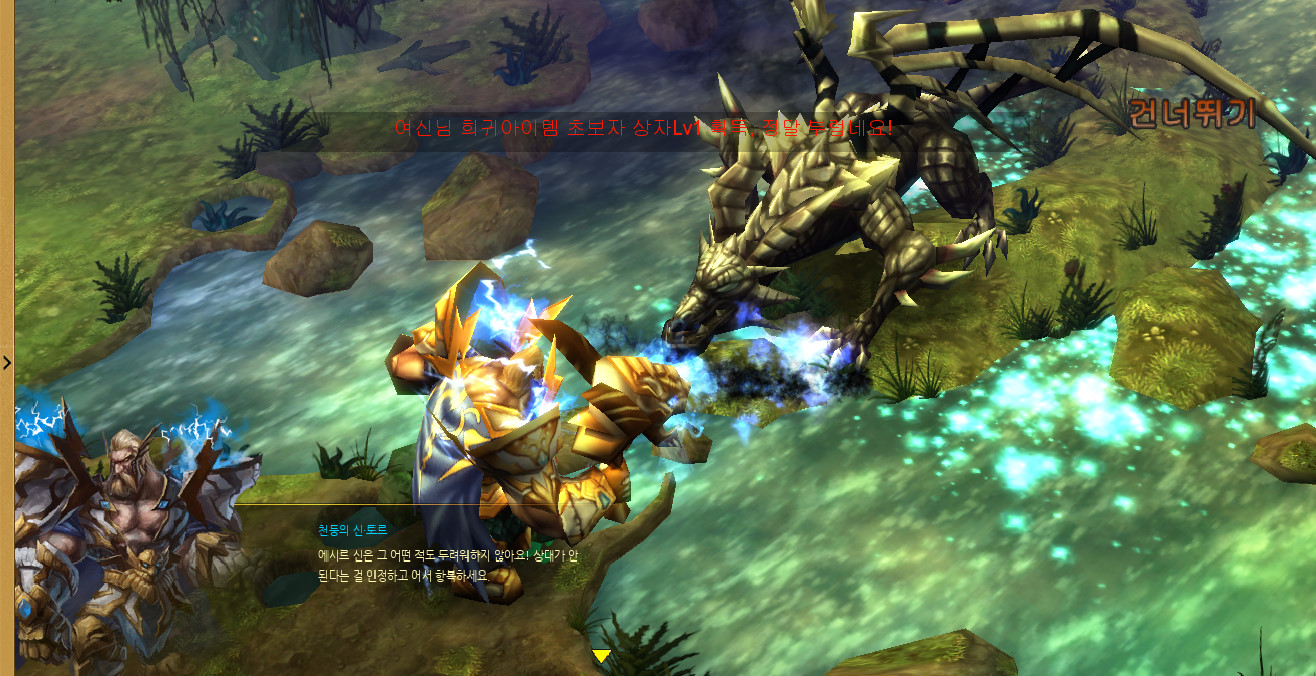Image resolution: width=1316 pixels, height=676 pixels.
Task: Advance dialogue with the yellow down arrow
Action: tap(601, 656)
